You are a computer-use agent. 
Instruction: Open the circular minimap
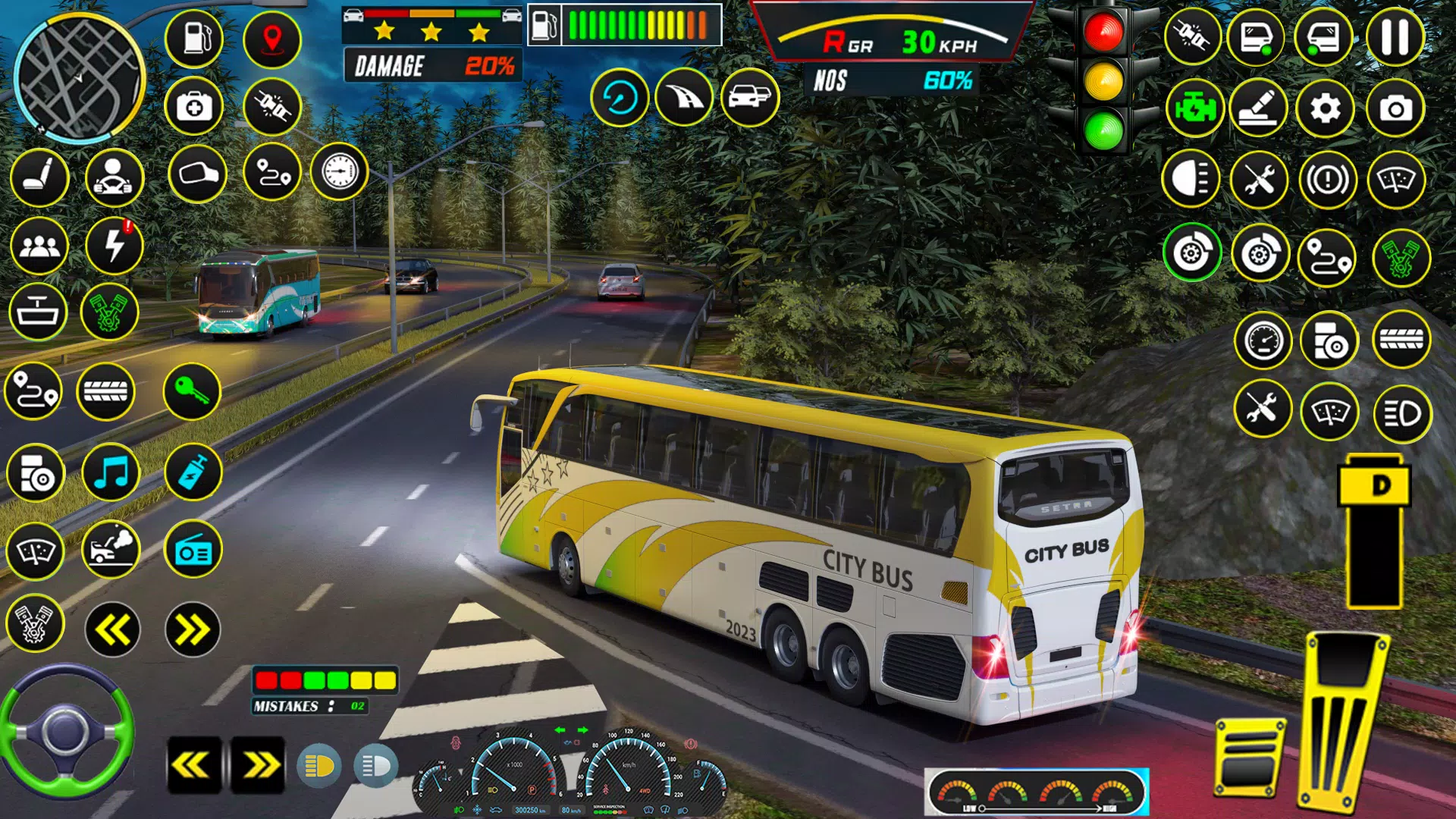point(79,77)
